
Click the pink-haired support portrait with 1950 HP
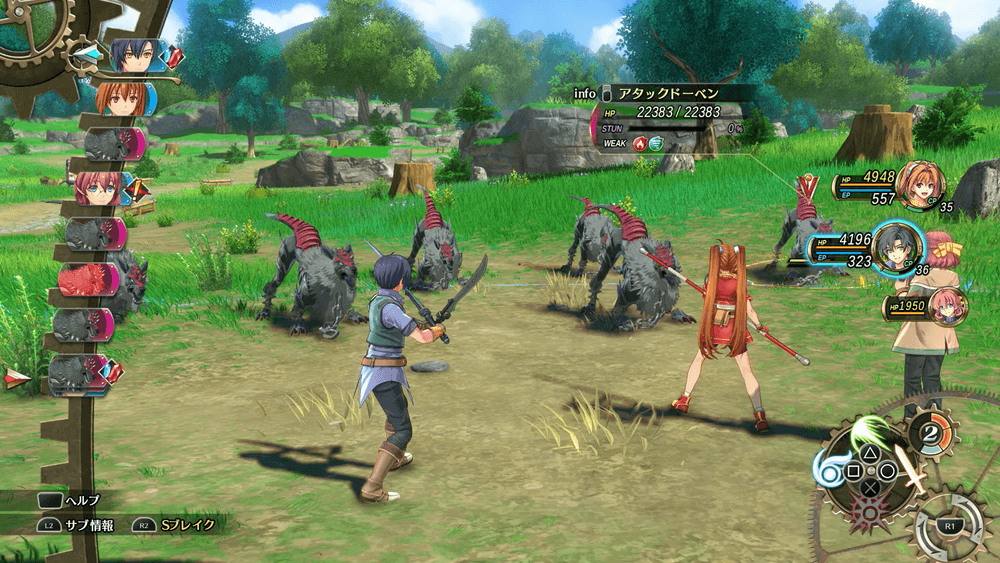[x=946, y=306]
